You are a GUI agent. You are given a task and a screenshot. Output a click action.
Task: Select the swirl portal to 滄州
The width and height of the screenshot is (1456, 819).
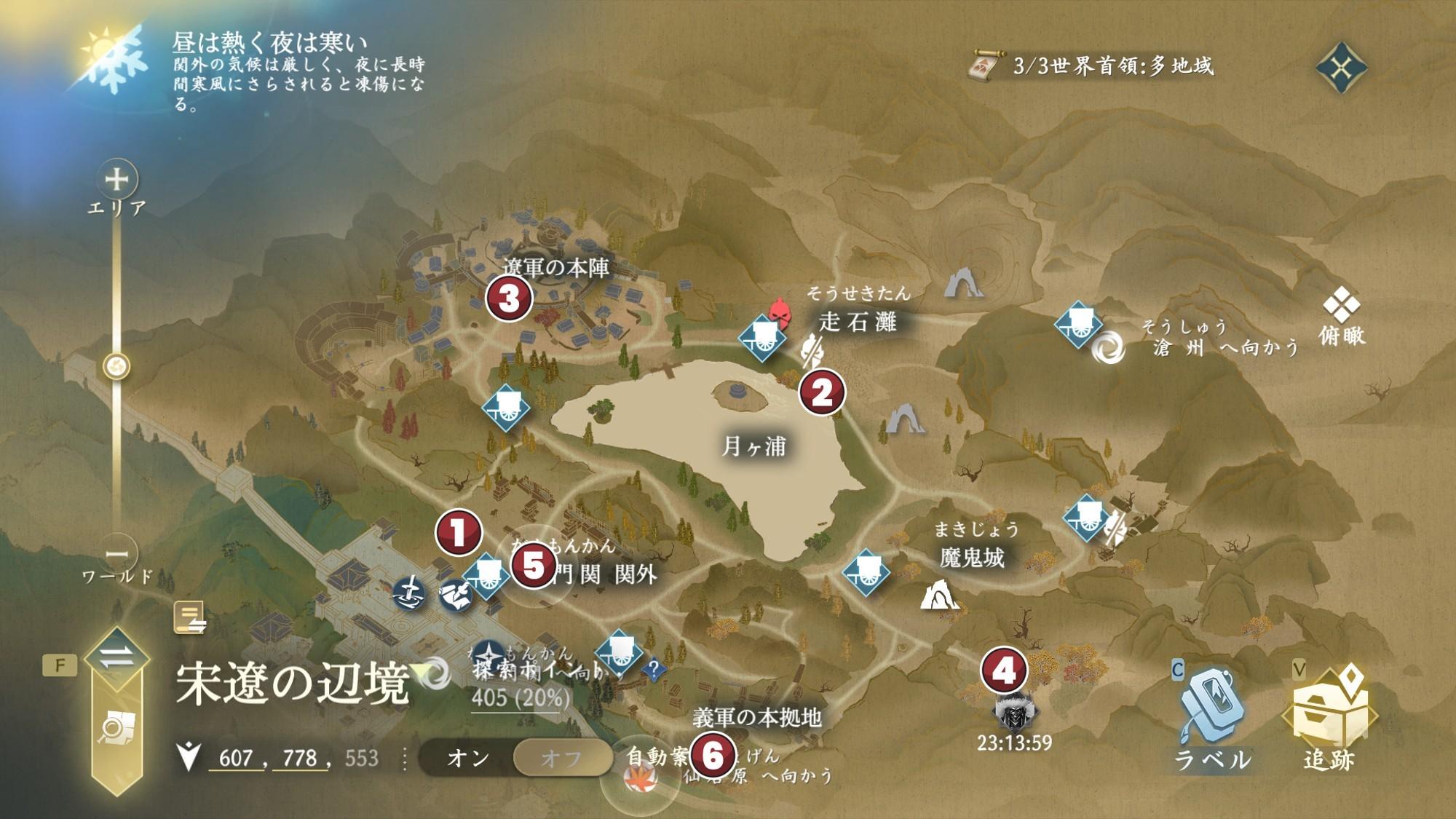(1108, 347)
